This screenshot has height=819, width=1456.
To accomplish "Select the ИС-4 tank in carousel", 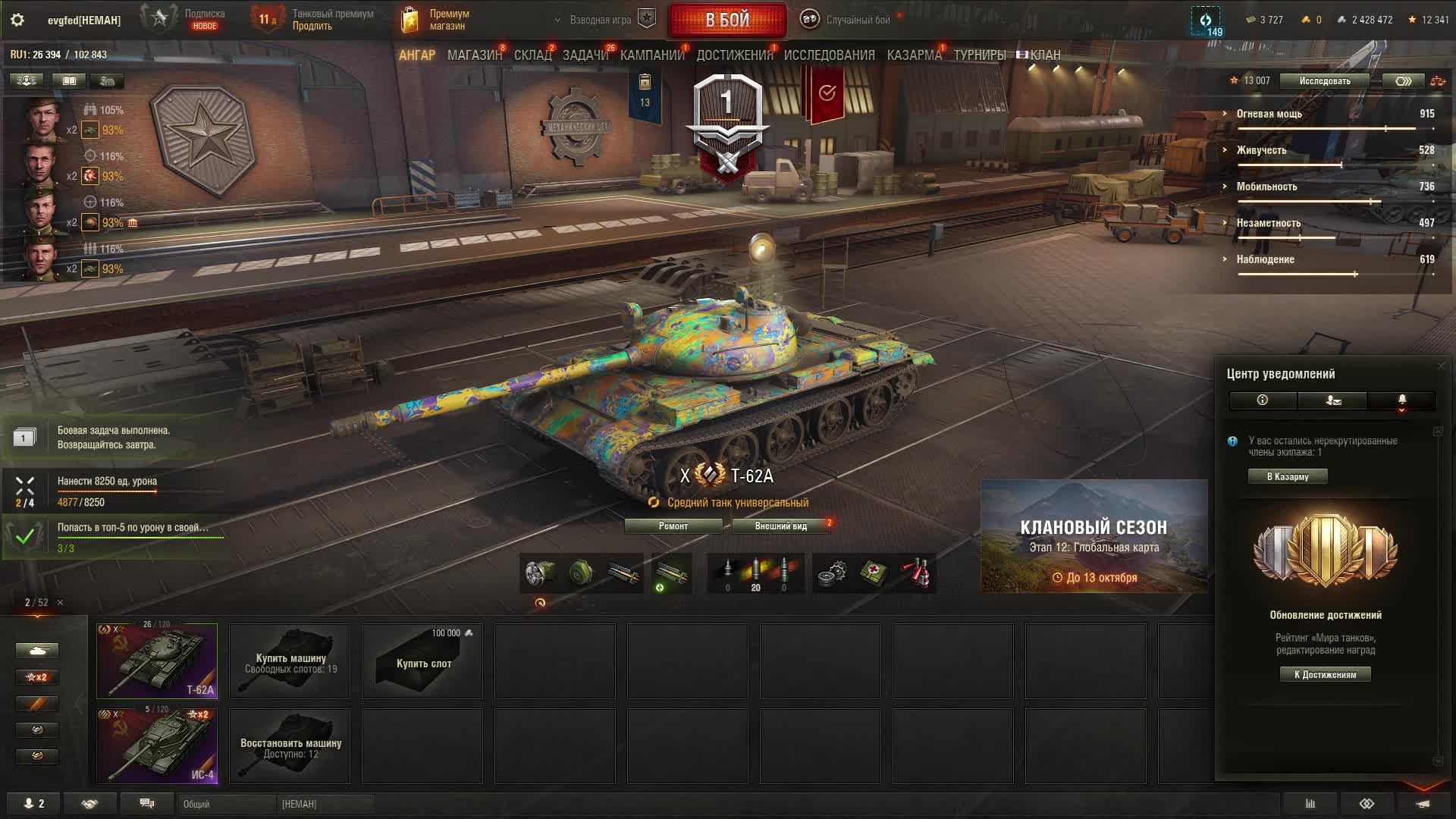I will point(157,745).
